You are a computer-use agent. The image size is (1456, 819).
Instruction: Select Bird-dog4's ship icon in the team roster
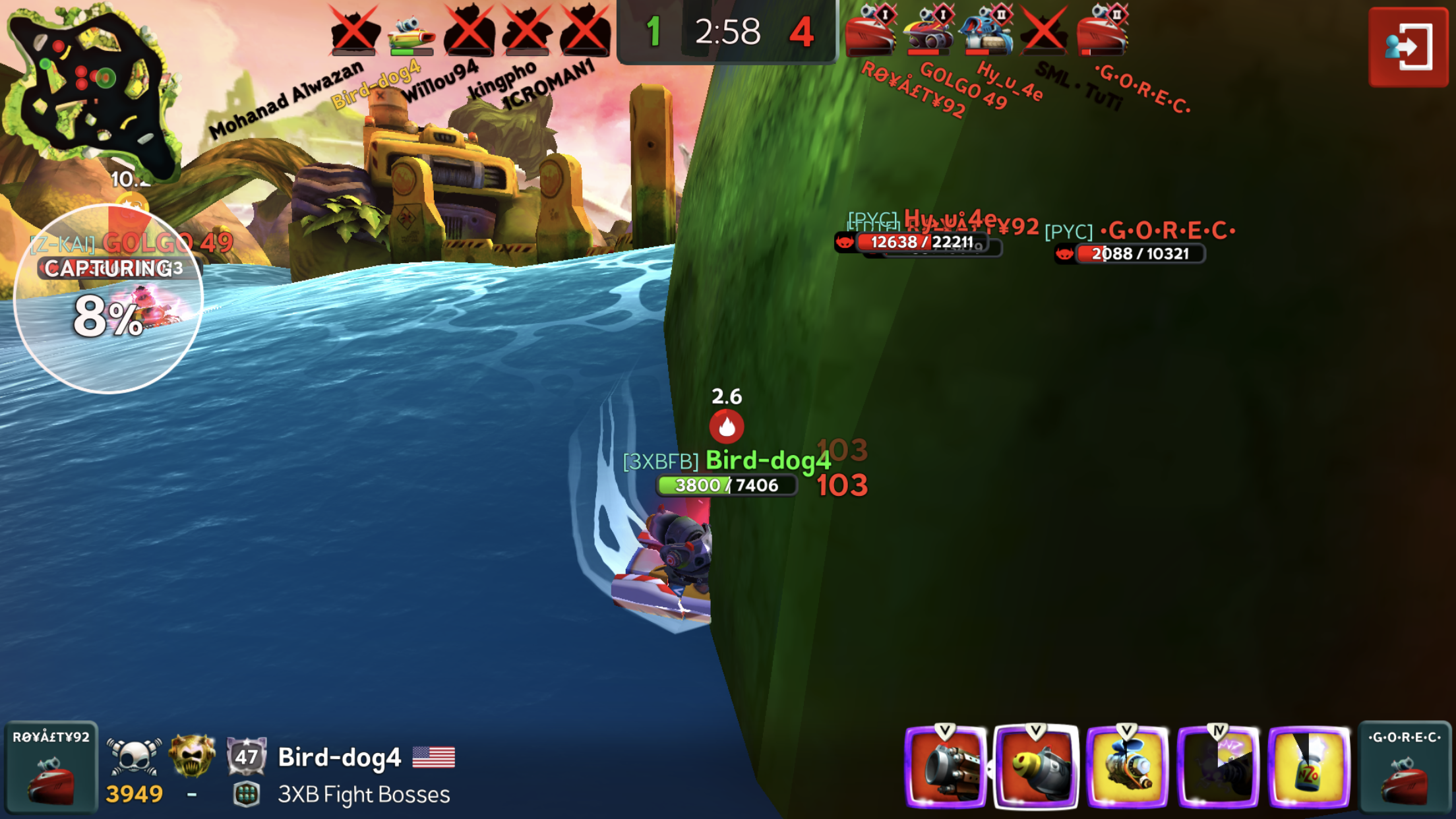pos(411,33)
